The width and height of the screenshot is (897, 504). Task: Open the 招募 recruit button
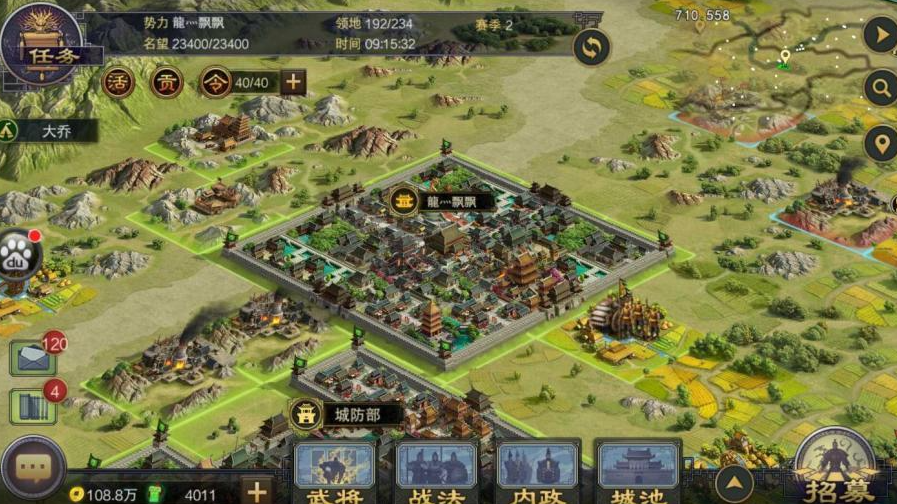(x=836, y=468)
